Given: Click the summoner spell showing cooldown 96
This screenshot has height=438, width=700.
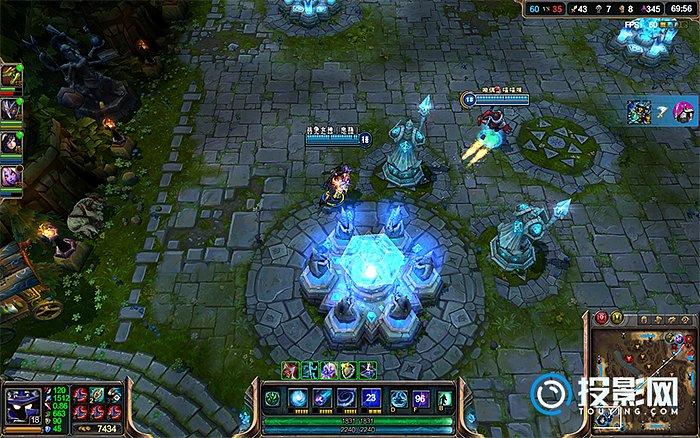Looking at the screenshot, I should pos(417,398).
